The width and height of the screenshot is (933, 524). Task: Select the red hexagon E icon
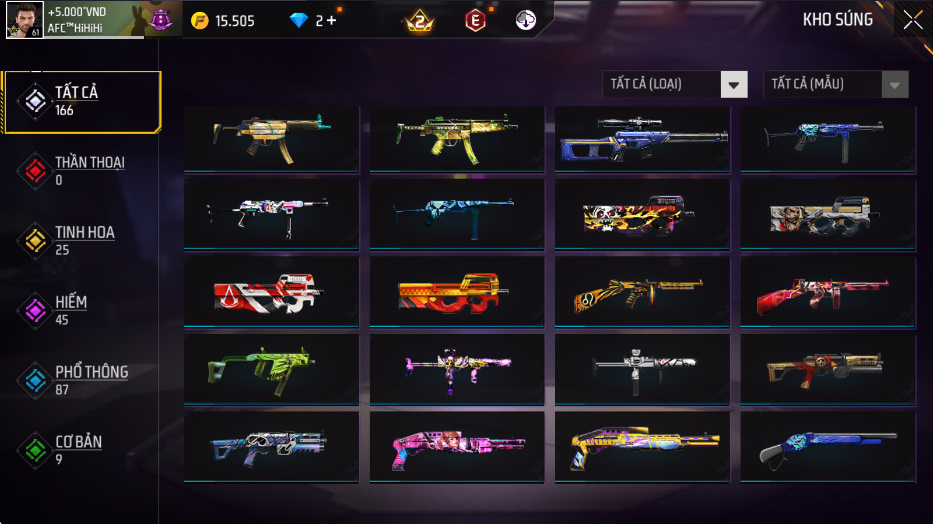click(476, 20)
